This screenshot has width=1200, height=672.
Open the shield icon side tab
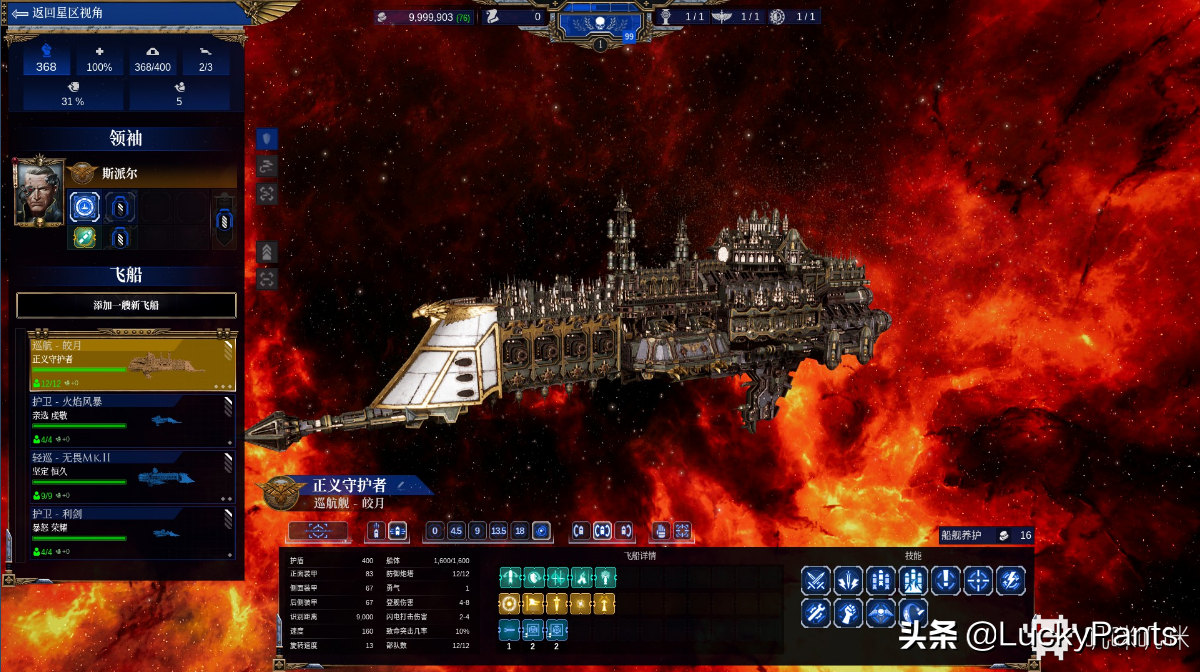pos(267,139)
